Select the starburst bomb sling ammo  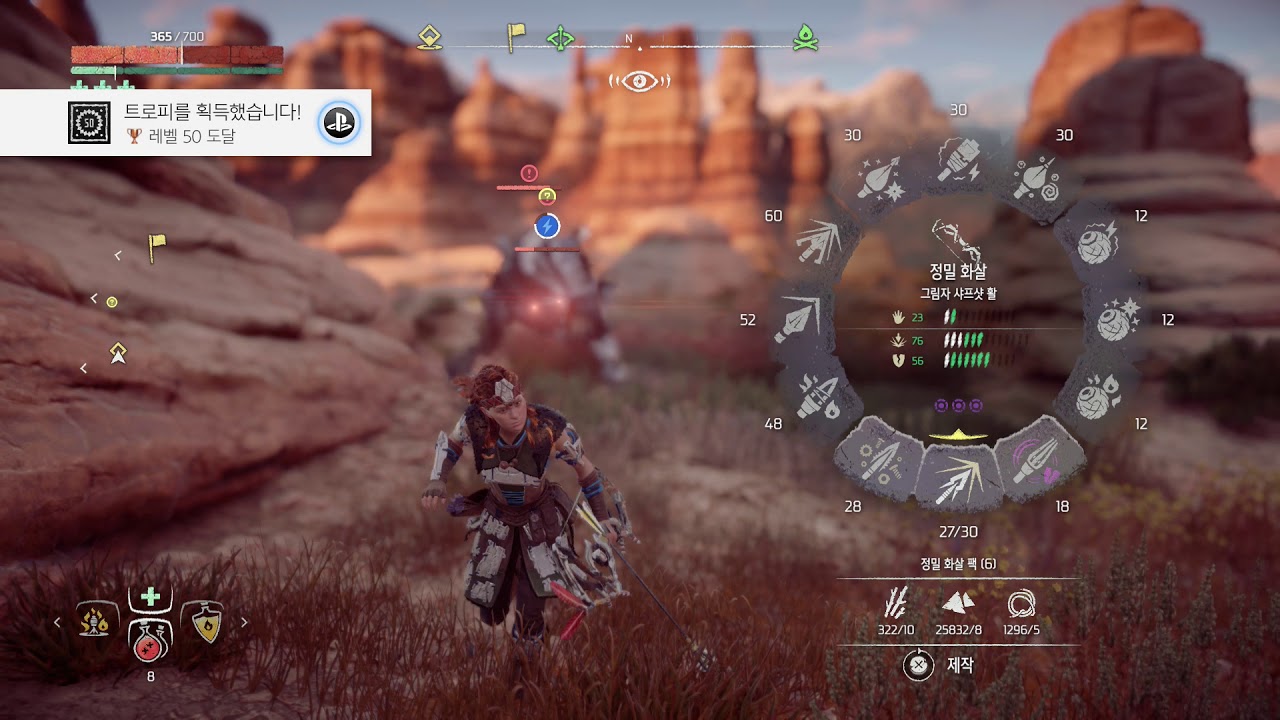[1116, 320]
